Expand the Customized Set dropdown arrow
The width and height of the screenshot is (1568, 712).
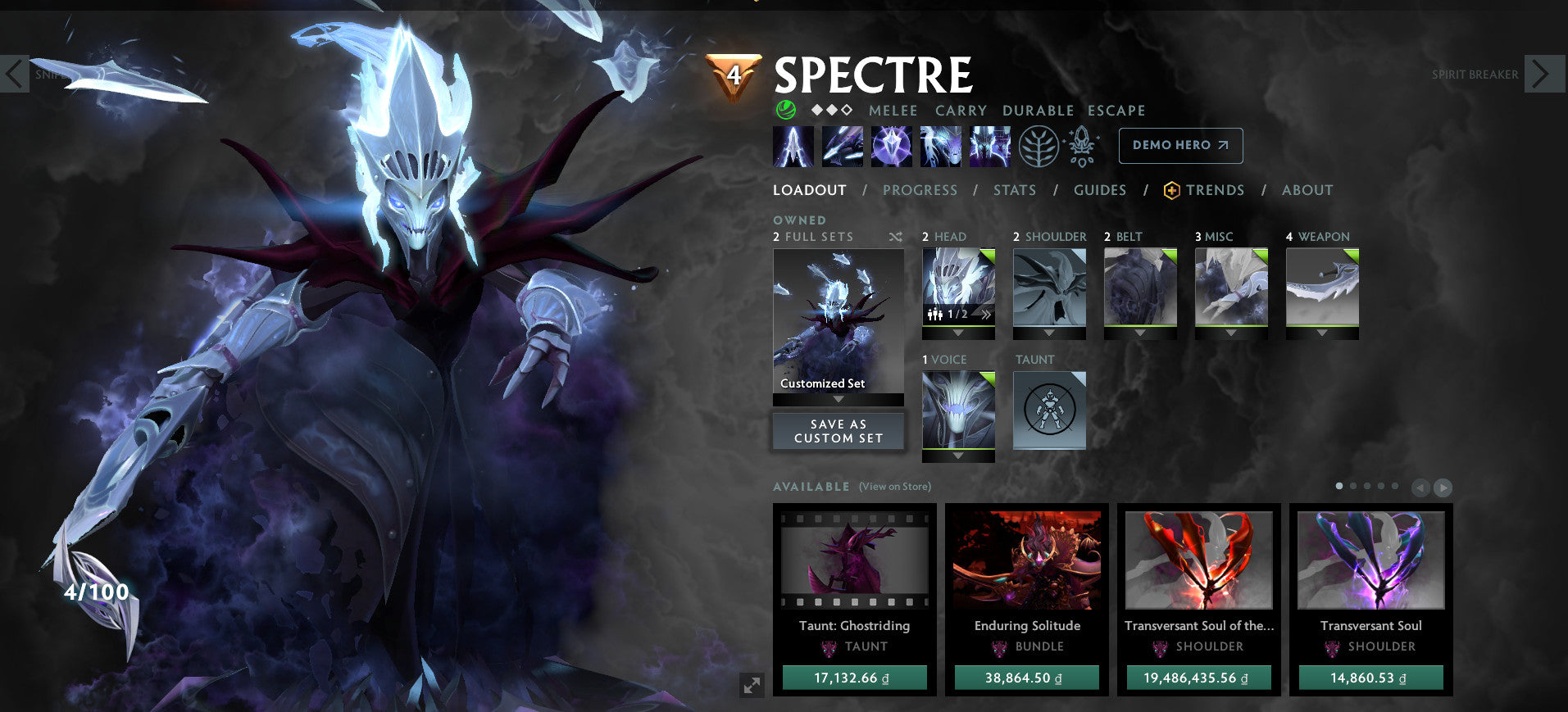point(837,401)
